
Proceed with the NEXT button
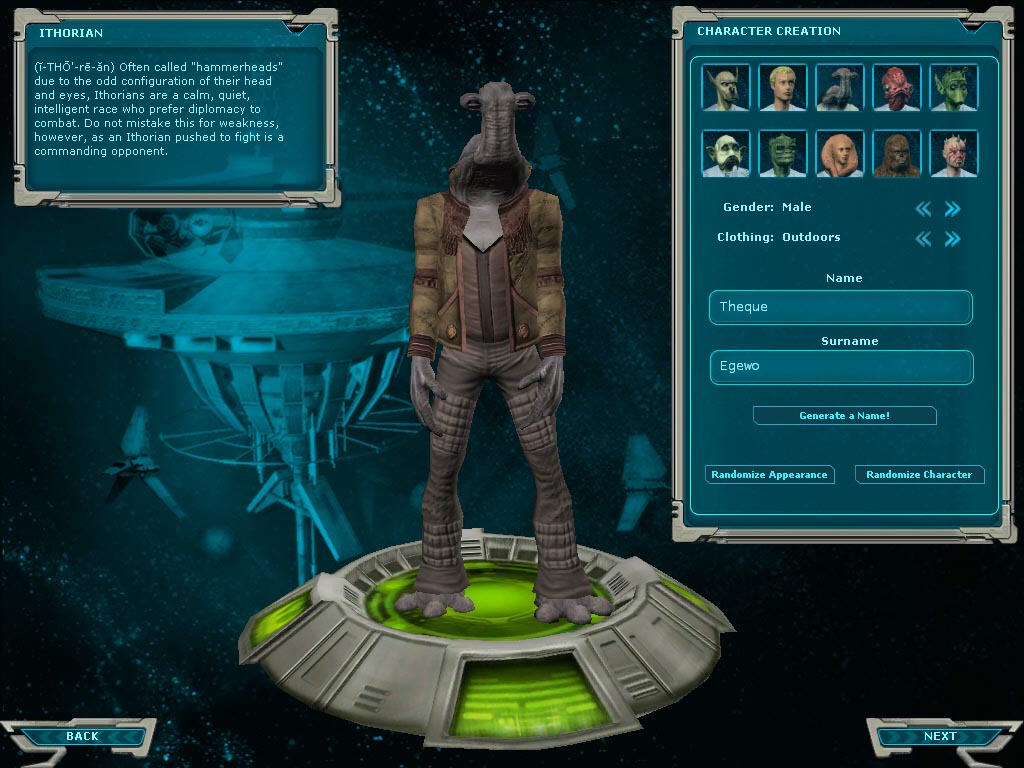[938, 736]
